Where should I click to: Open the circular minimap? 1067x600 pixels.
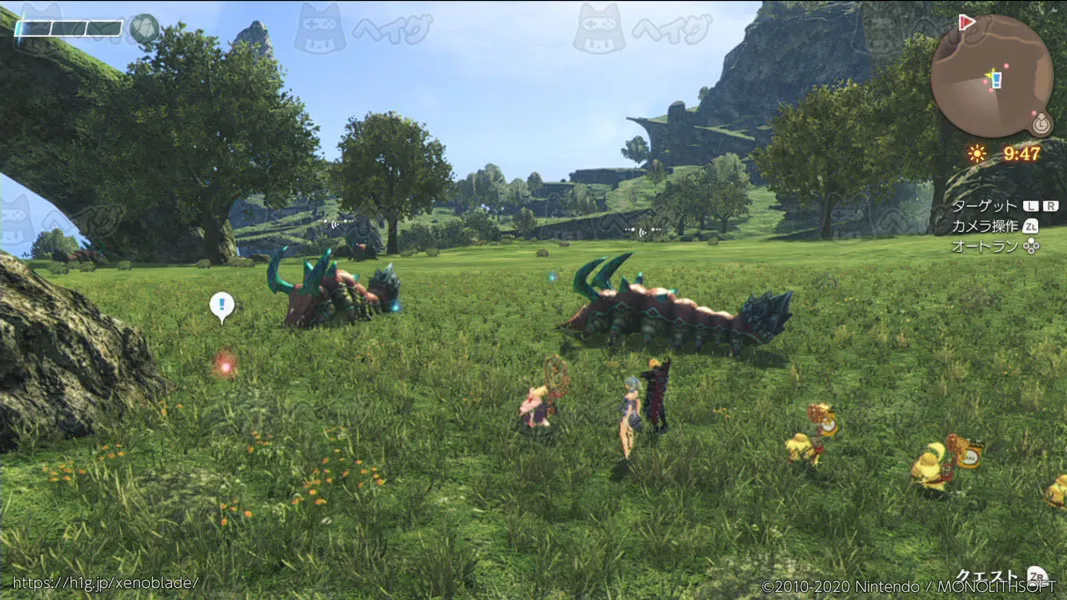coord(991,76)
